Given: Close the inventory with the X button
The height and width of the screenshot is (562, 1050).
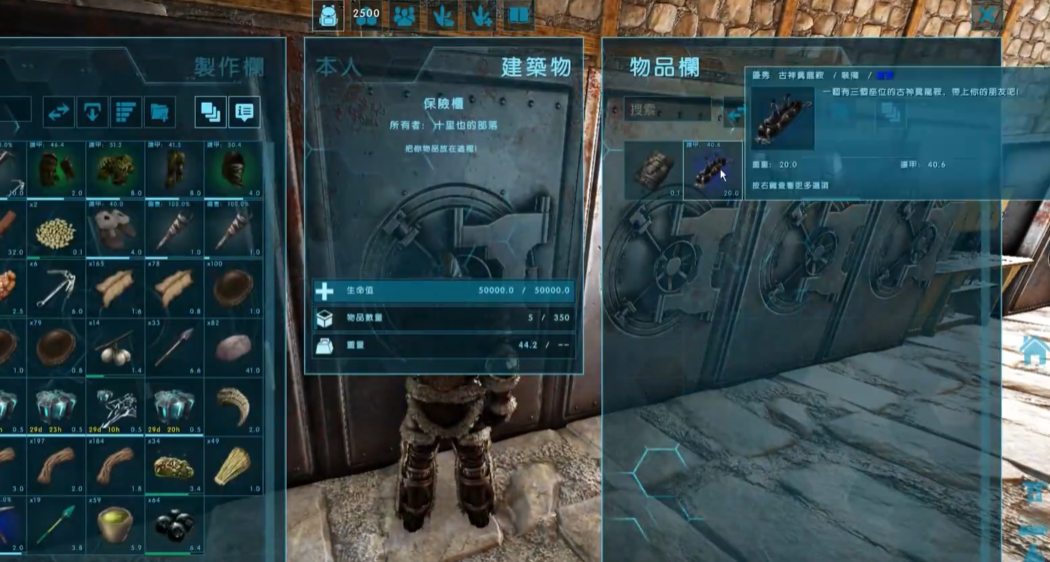Looking at the screenshot, I should click(x=989, y=15).
